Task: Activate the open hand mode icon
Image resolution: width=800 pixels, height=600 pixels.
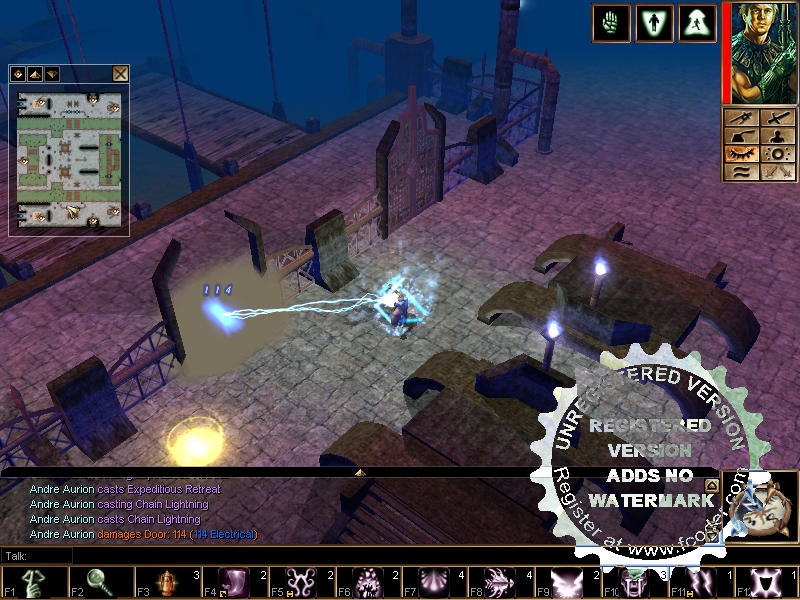Action: tap(610, 22)
